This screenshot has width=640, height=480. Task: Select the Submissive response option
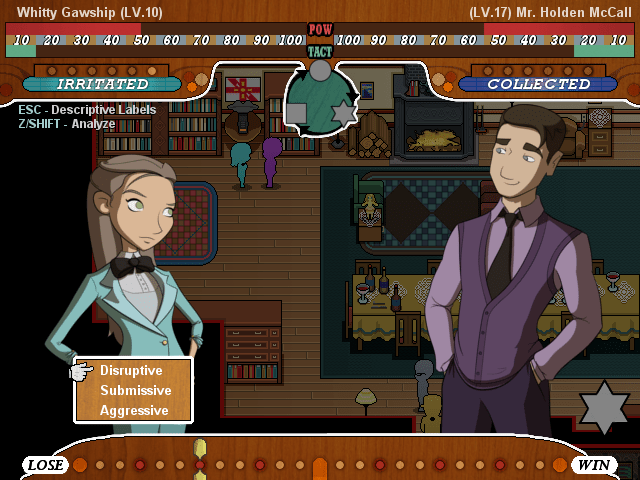click(135, 390)
